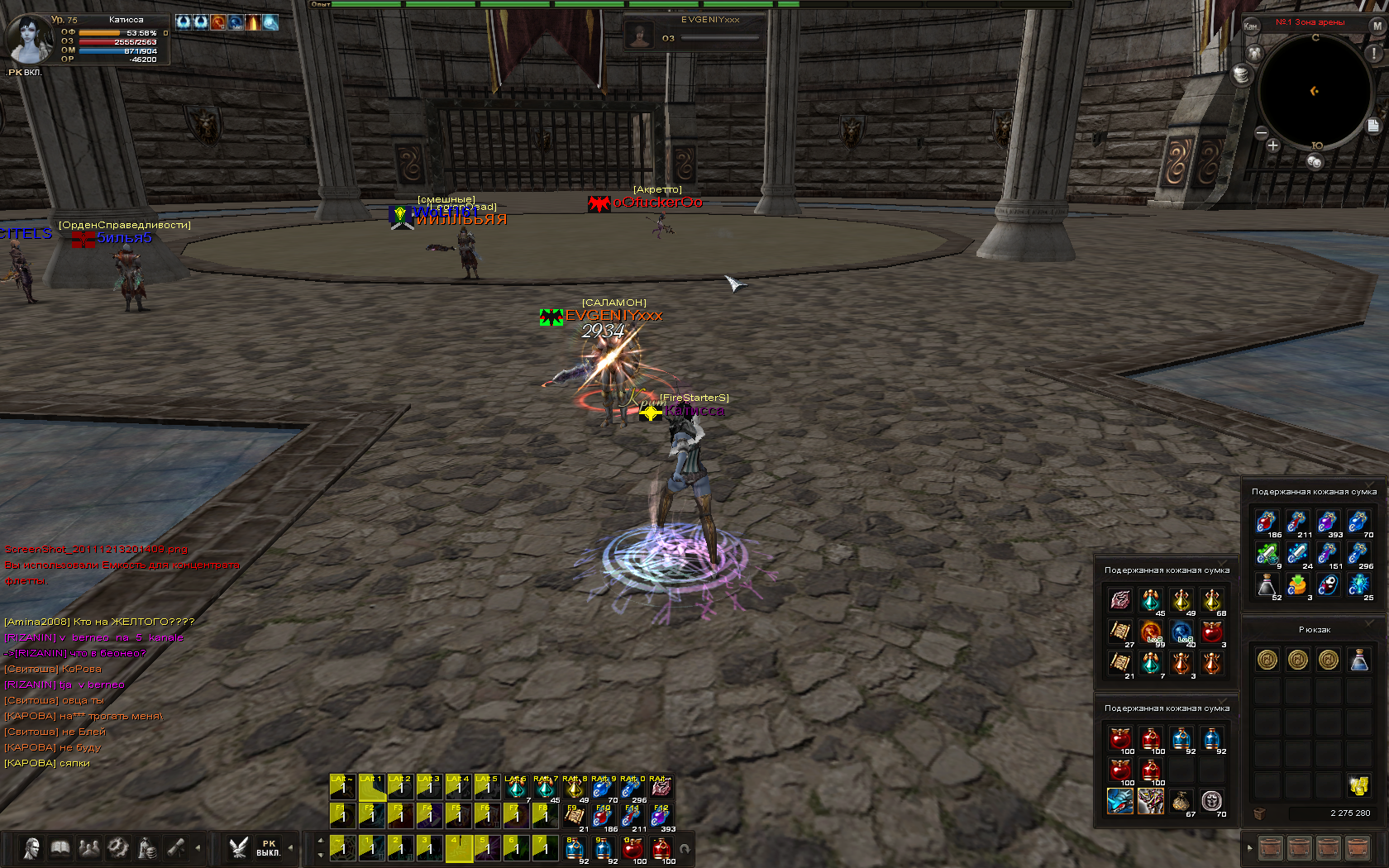This screenshot has height=868, width=1389.
Task: Open the coin stack button near minimap
Action: point(1241,74)
